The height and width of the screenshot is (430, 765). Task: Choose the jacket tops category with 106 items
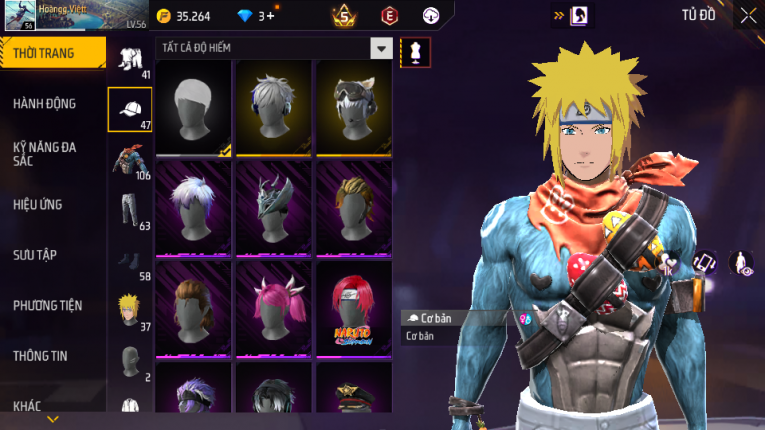coord(130,160)
